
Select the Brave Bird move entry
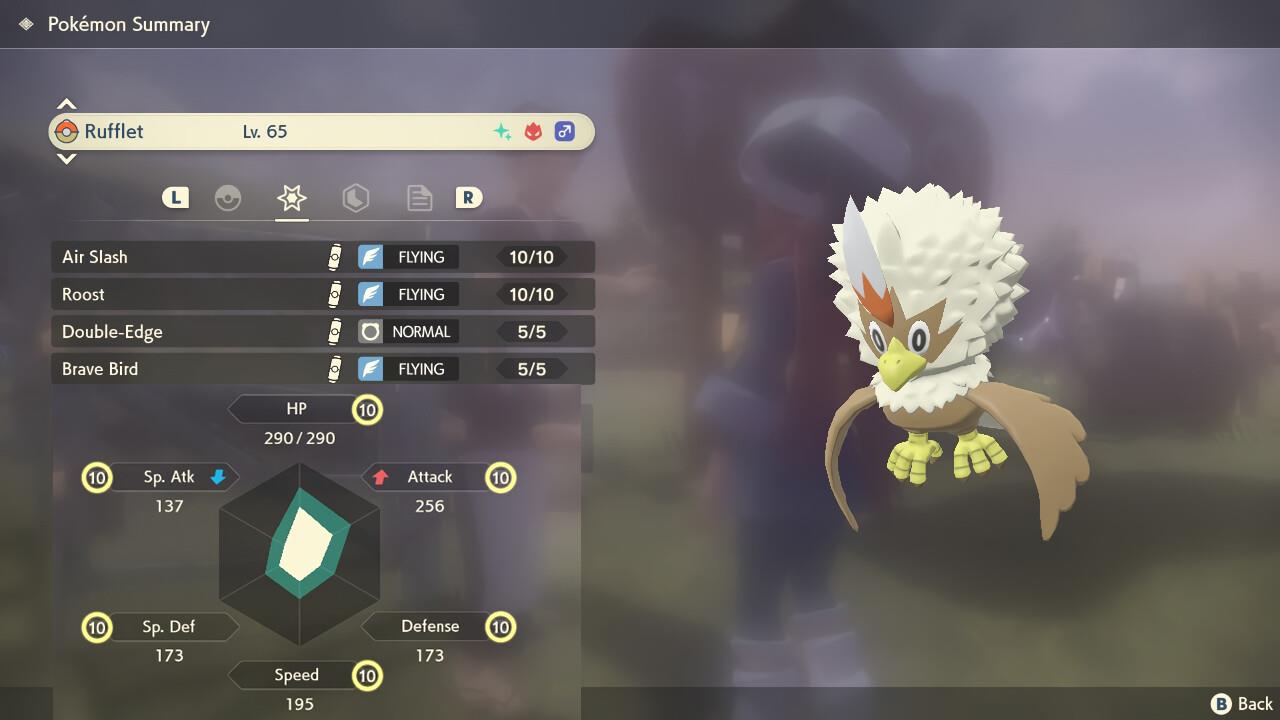[x=200, y=368]
